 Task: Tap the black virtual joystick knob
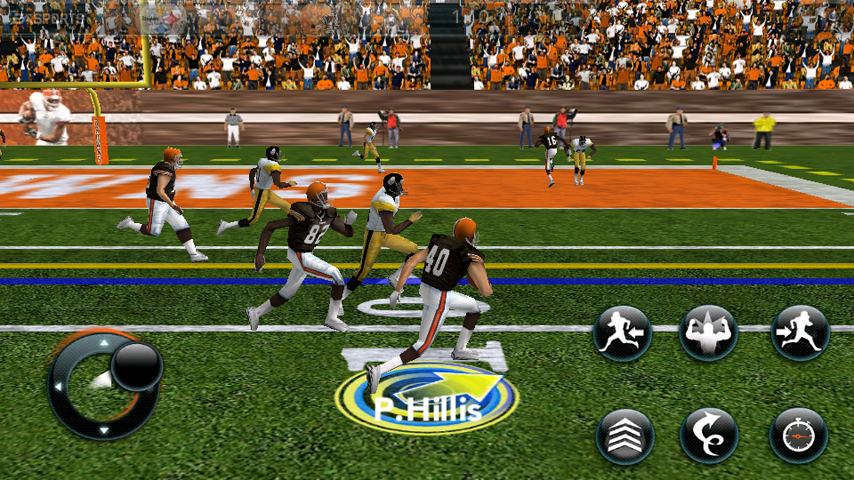pos(136,365)
